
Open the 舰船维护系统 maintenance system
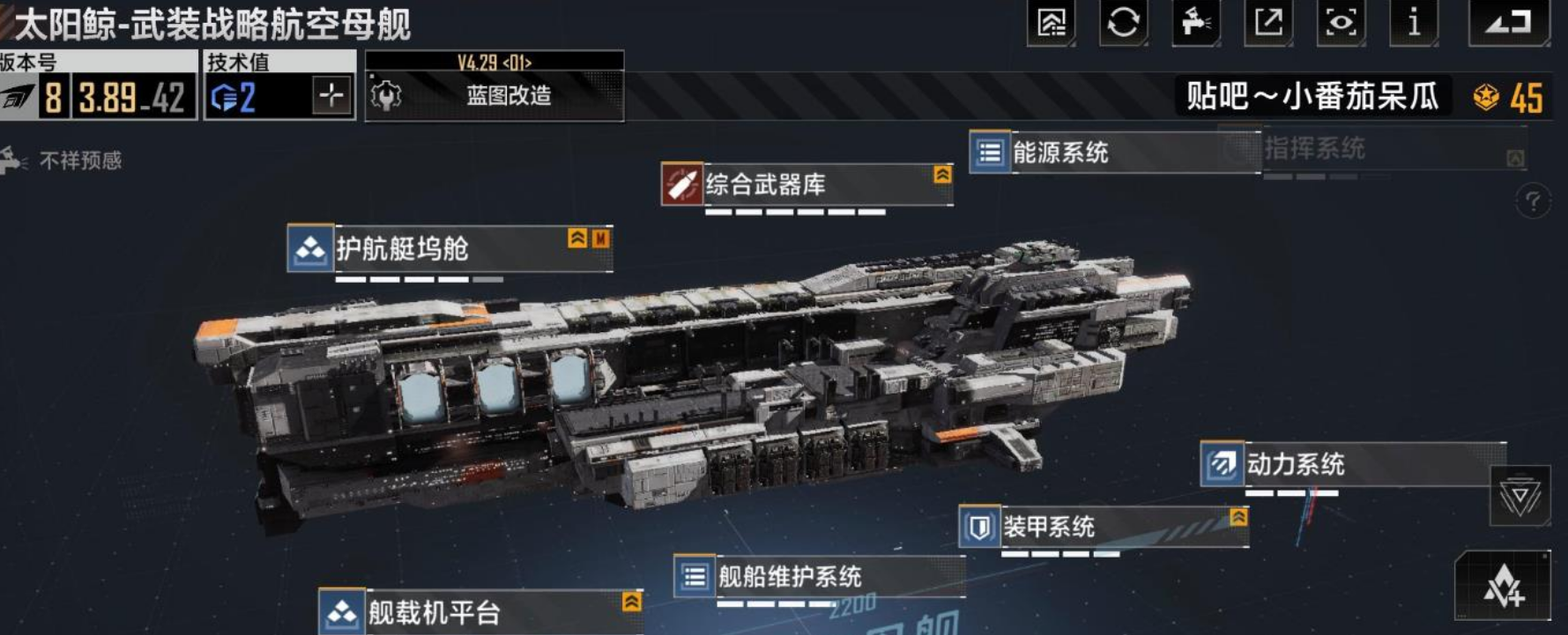[x=817, y=577]
